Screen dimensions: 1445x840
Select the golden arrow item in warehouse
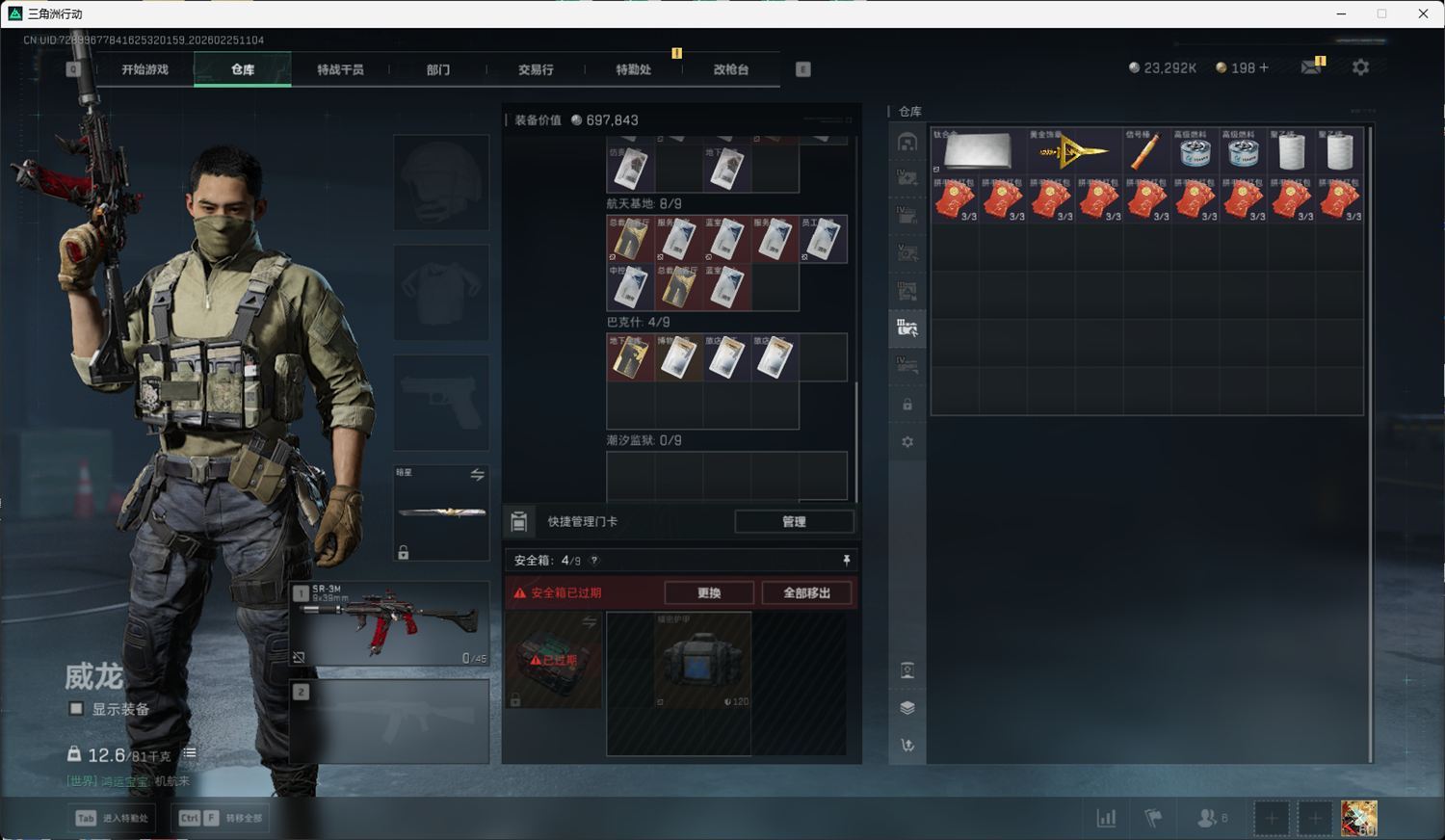[x=1072, y=151]
